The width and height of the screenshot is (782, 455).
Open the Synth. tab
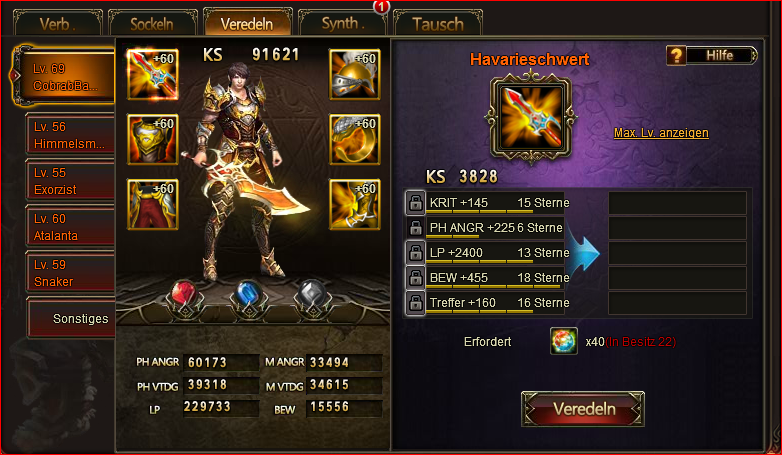pos(342,23)
